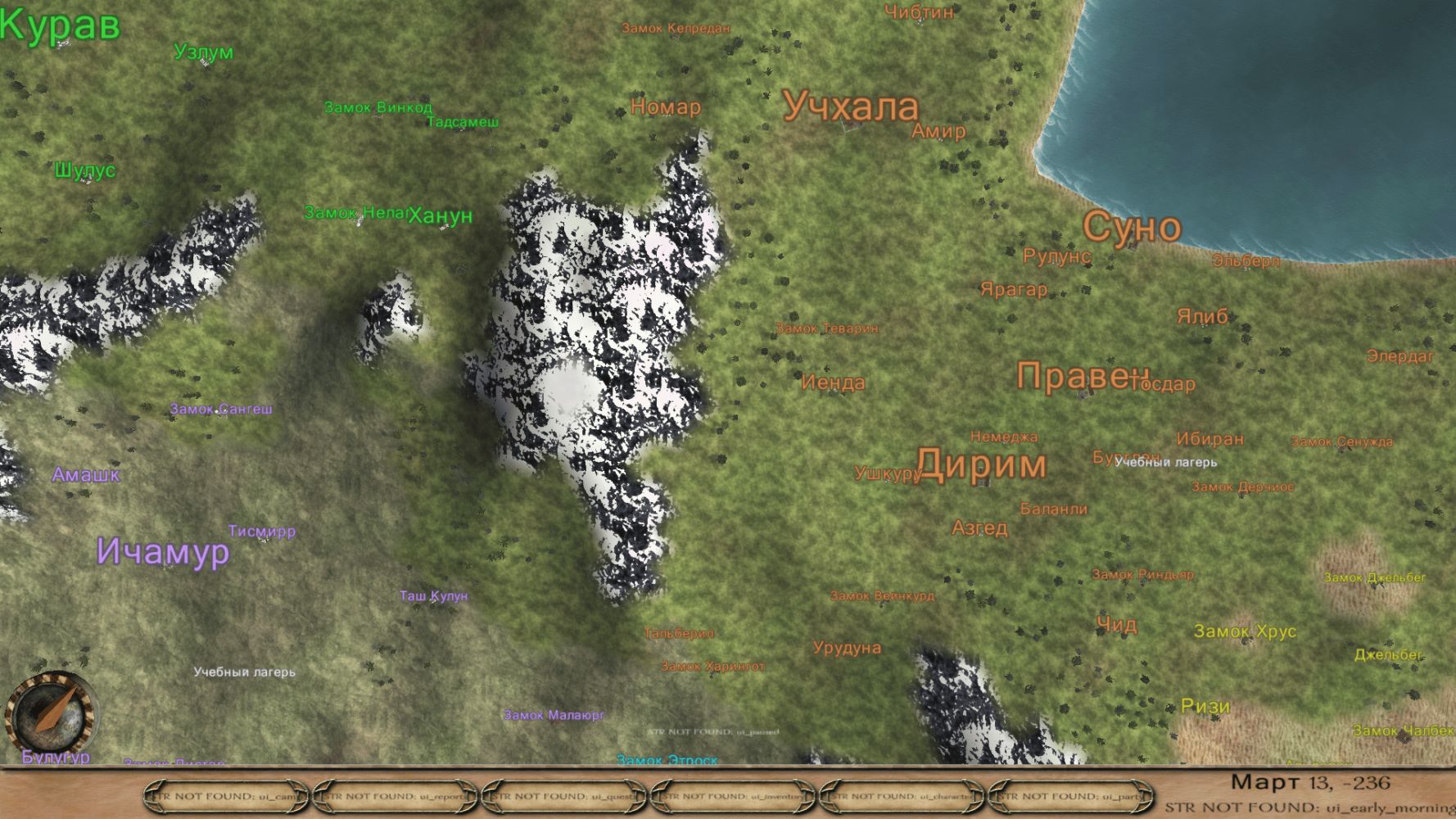
Task: Select the Замок Сангеш castle label
Action: [221, 409]
